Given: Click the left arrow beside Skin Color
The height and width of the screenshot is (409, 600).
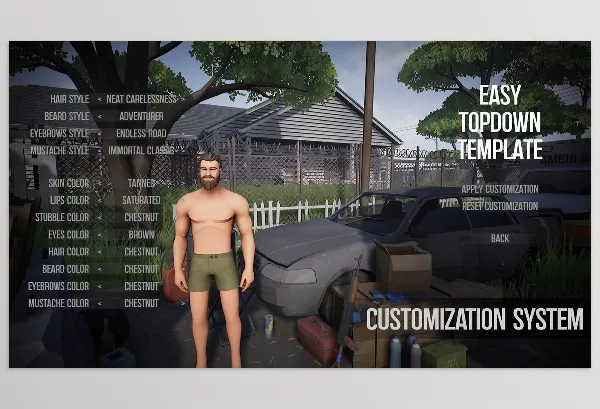Looking at the screenshot, I should [98, 184].
